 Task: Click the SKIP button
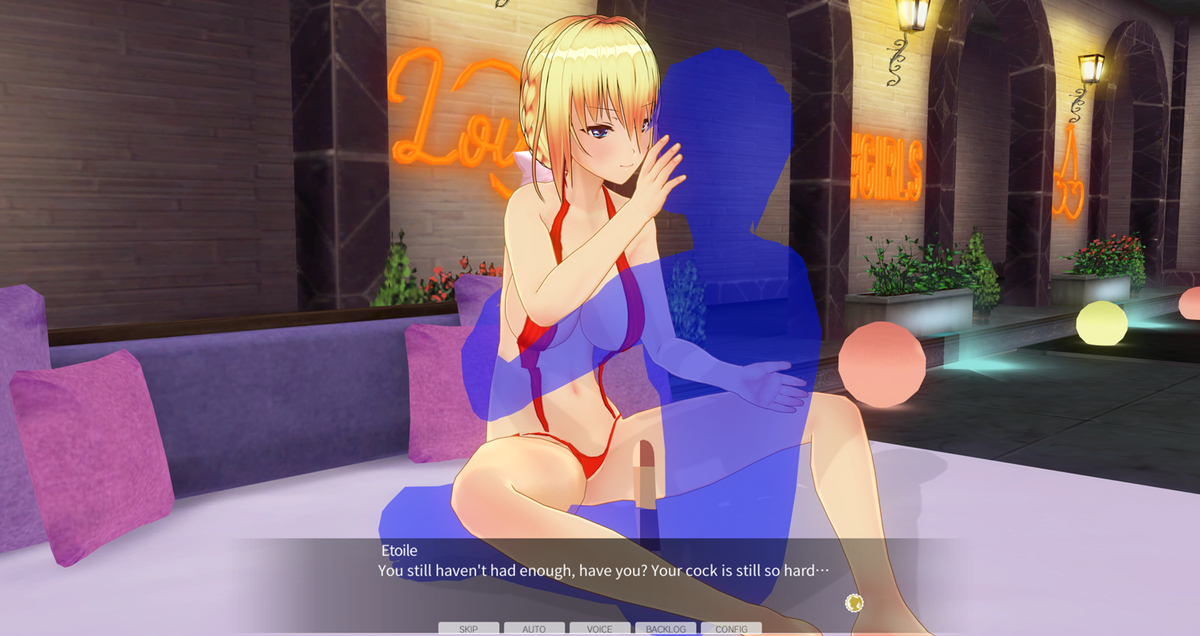(468, 629)
